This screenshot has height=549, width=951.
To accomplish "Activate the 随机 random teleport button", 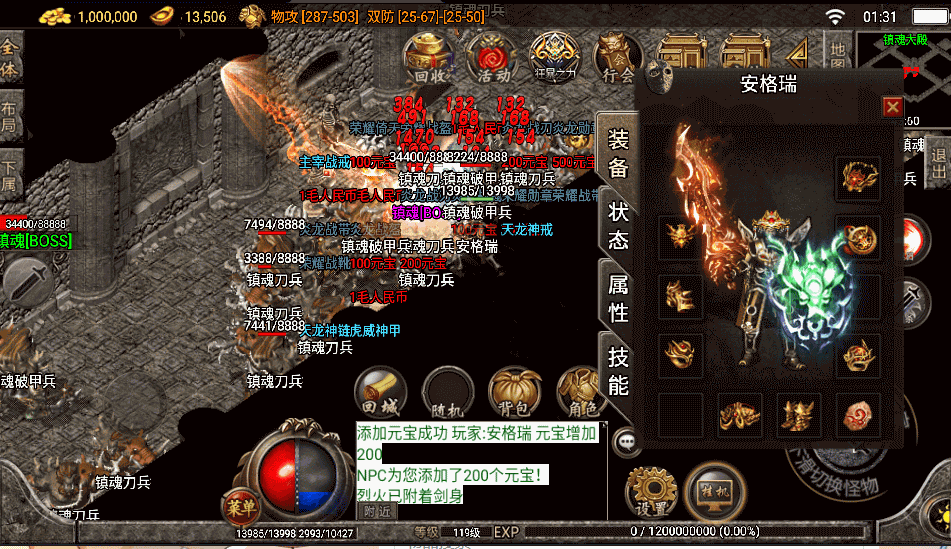I will pyautogui.click(x=447, y=392).
